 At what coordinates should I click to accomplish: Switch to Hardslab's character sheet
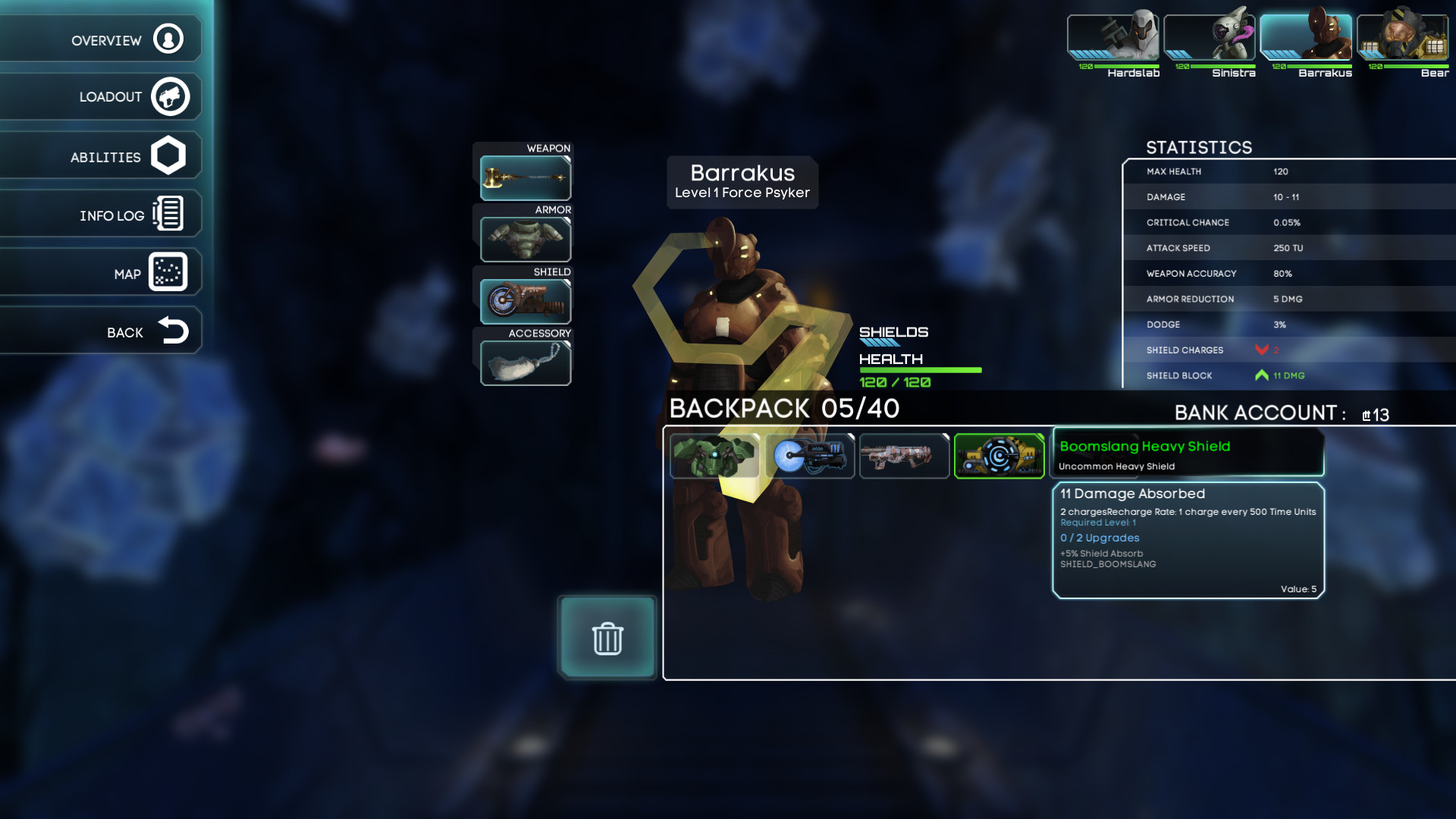pyautogui.click(x=1112, y=36)
